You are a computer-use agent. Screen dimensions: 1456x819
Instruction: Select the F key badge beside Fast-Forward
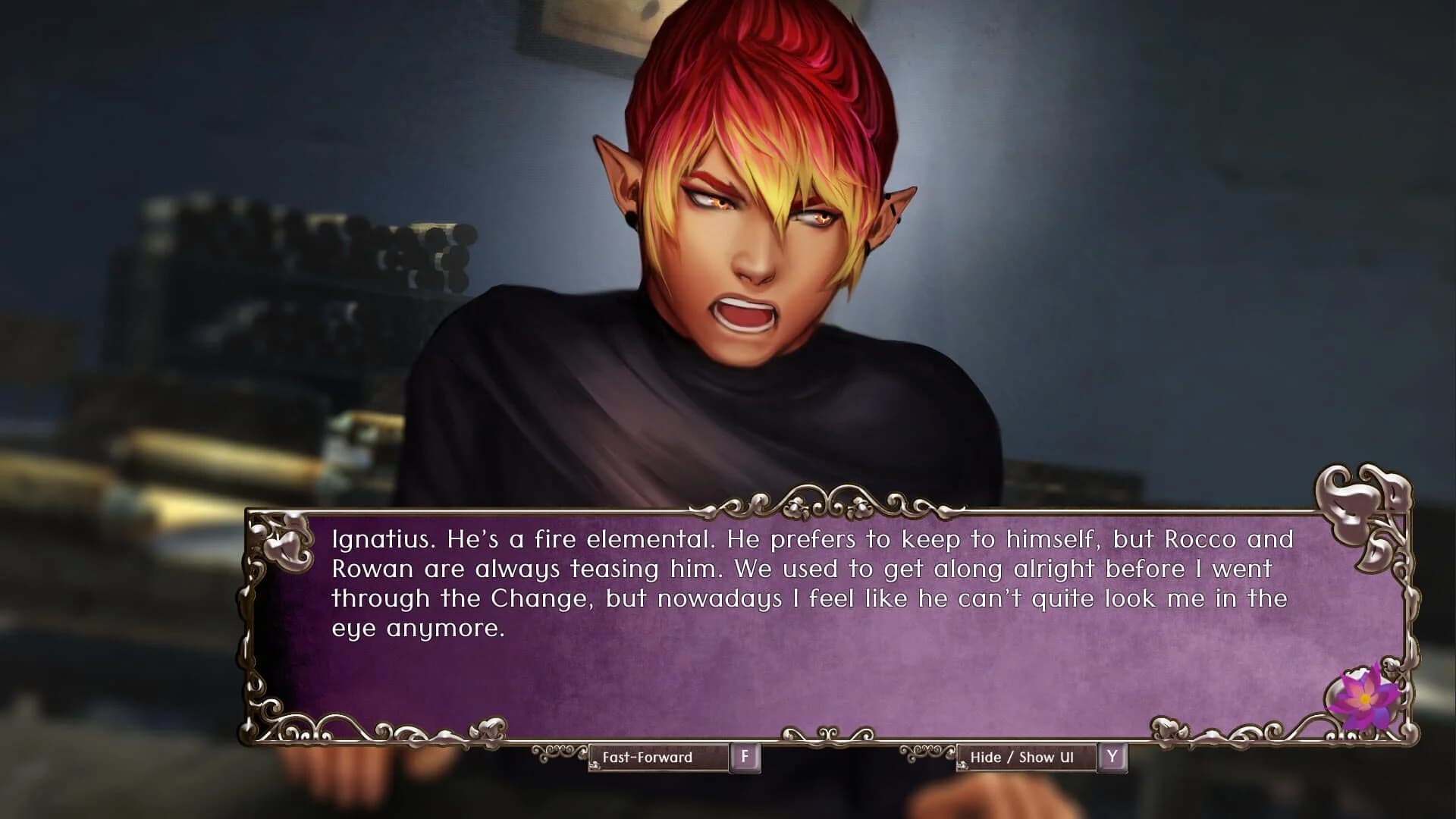point(748,756)
